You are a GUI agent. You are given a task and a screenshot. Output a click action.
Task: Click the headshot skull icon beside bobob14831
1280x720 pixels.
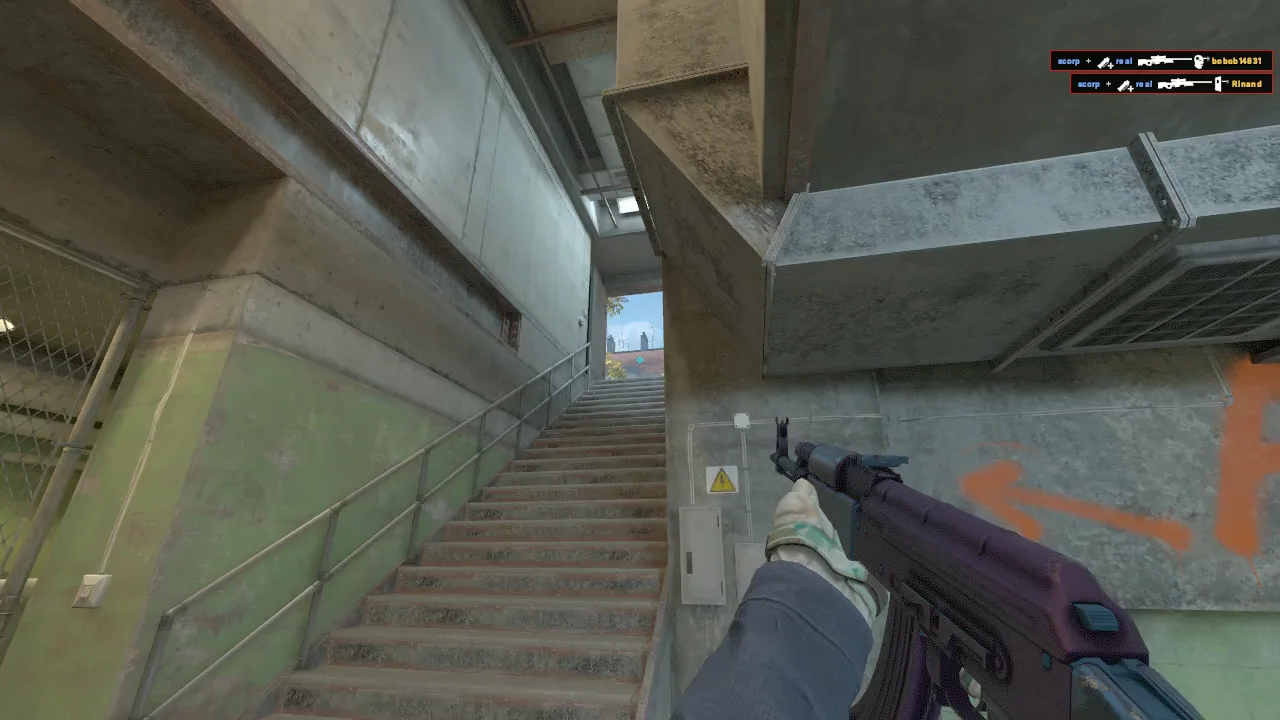coord(1198,61)
